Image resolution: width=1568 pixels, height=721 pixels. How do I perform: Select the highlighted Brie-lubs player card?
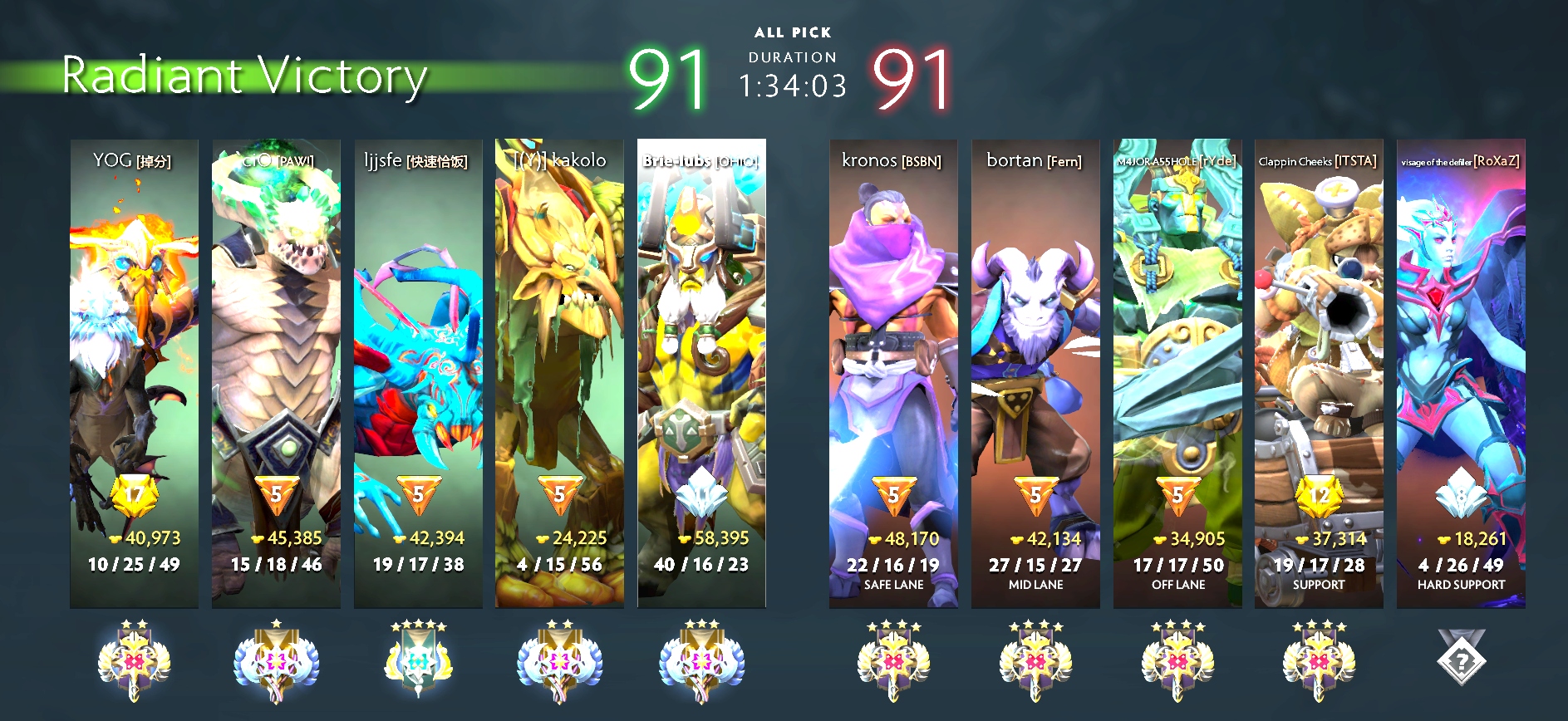(701, 374)
